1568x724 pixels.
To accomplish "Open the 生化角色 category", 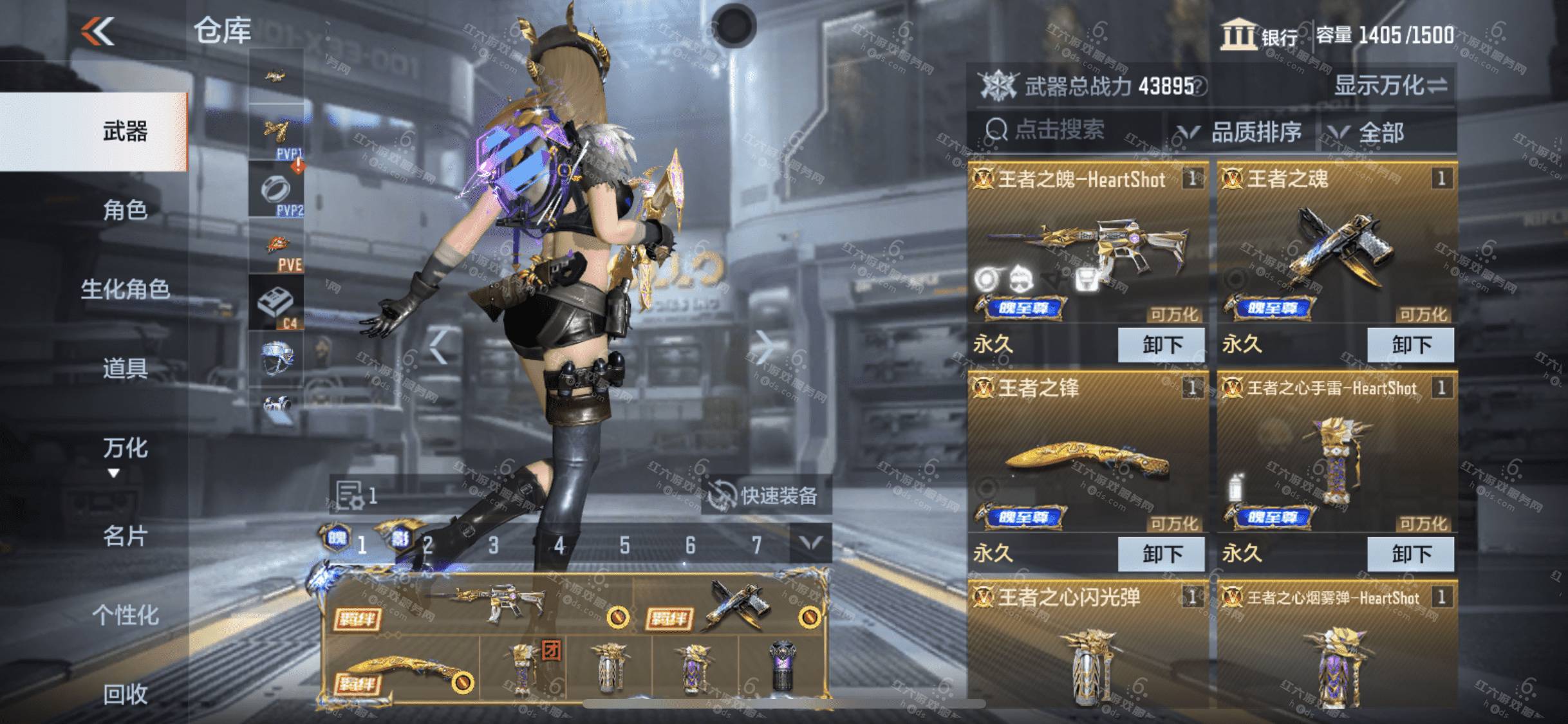I will click(126, 289).
